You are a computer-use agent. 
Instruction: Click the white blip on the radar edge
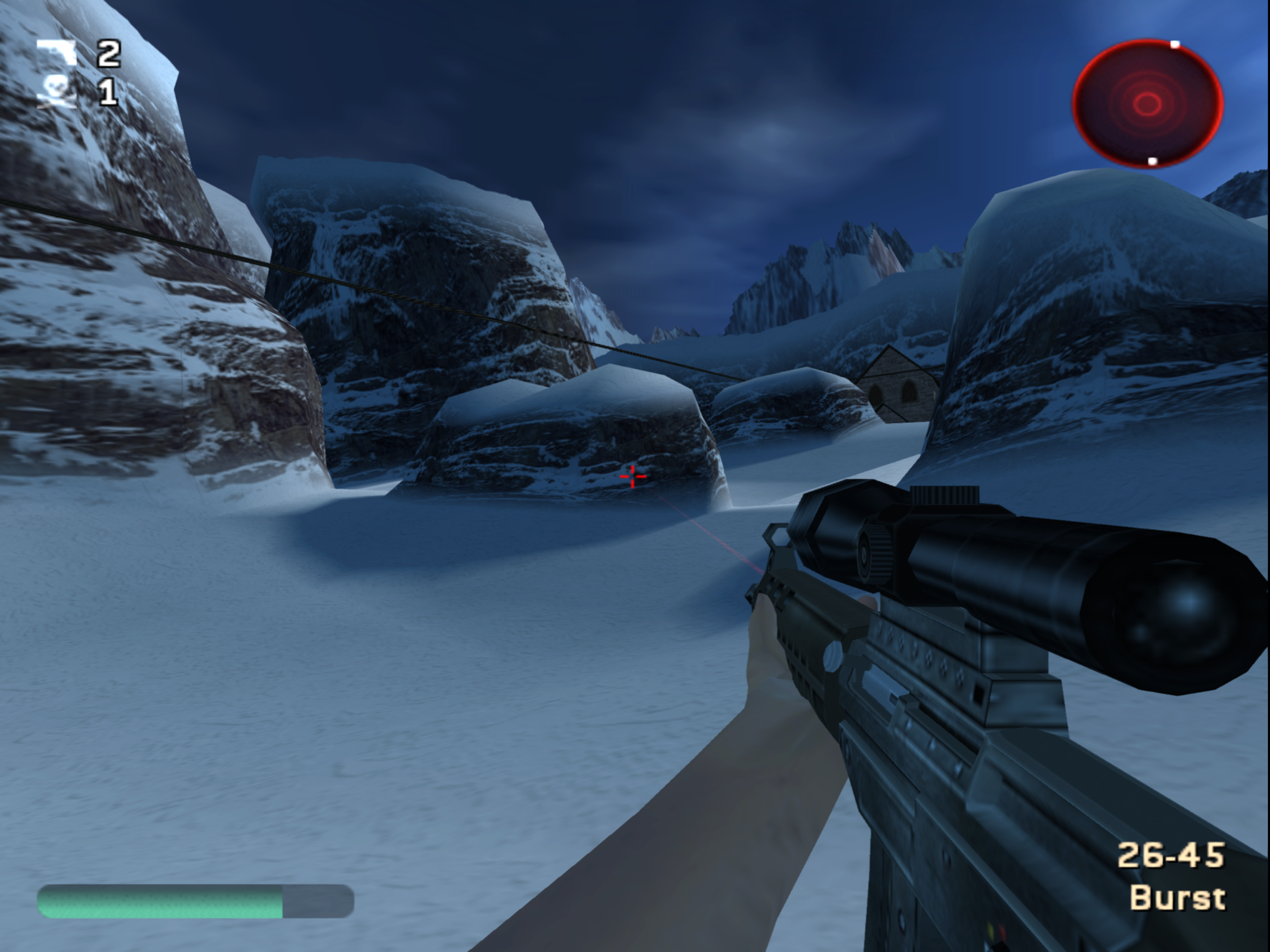click(x=1176, y=45)
